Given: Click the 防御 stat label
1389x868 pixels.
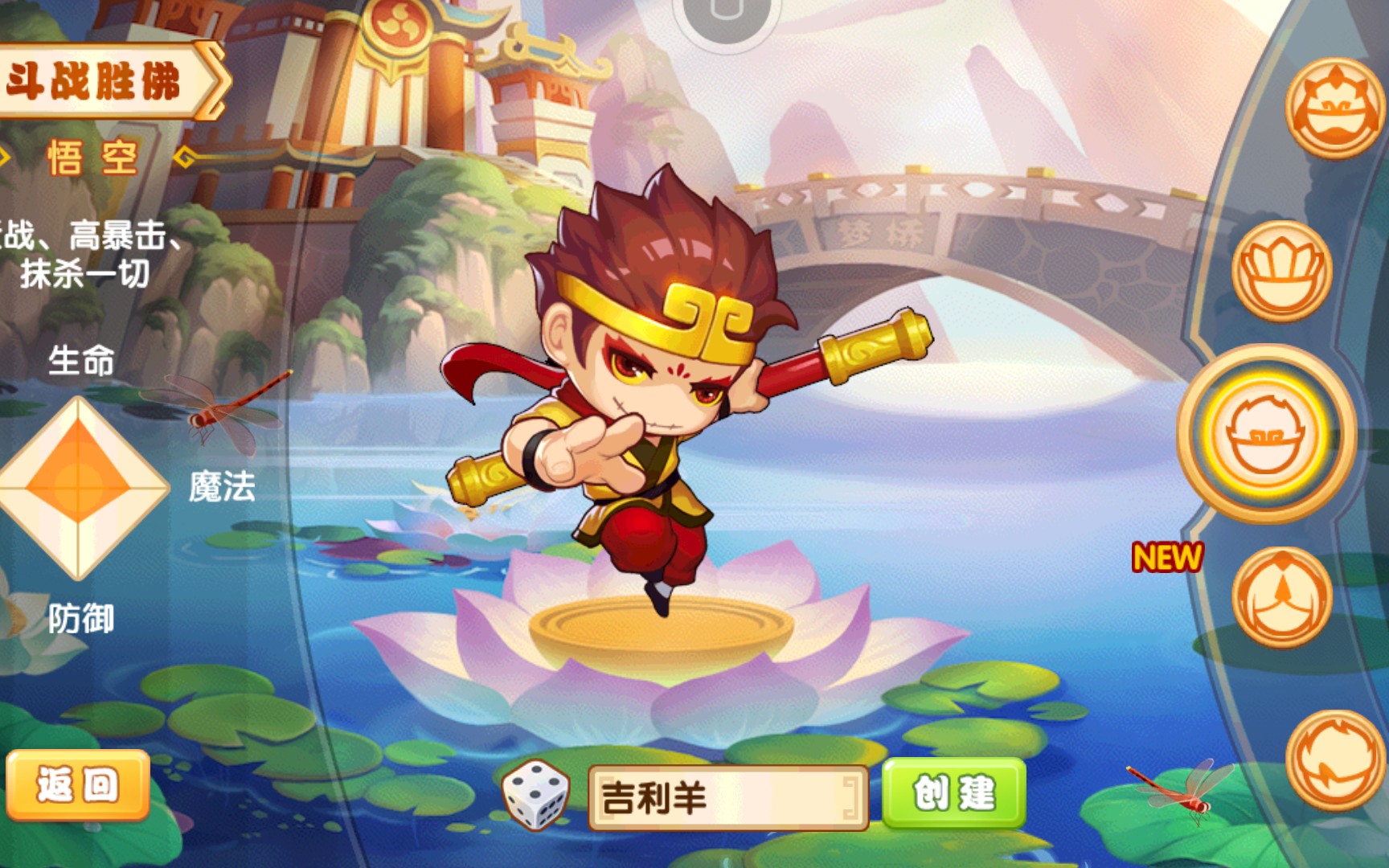Looking at the screenshot, I should point(80,617).
